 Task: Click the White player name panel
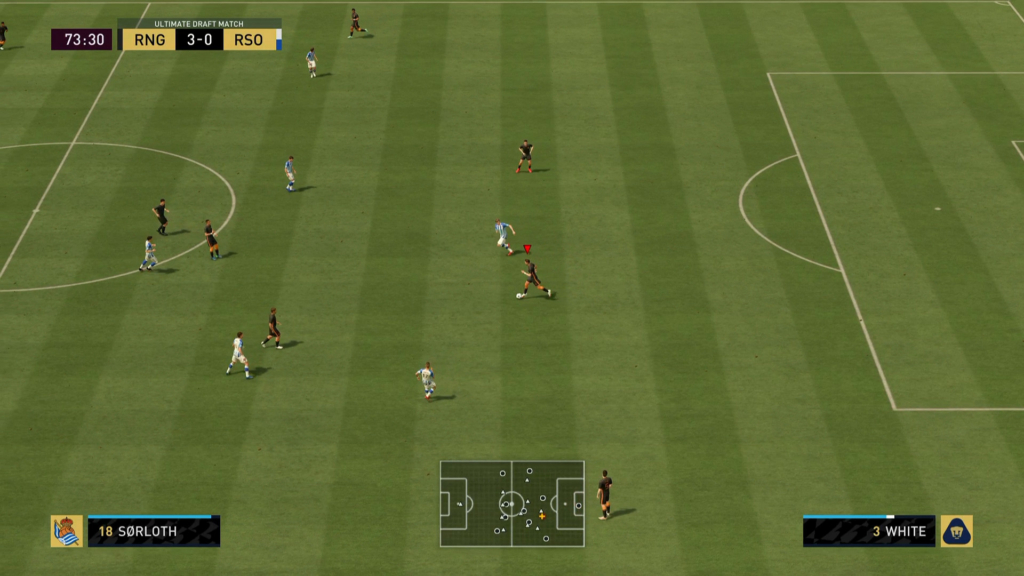pyautogui.click(x=869, y=531)
